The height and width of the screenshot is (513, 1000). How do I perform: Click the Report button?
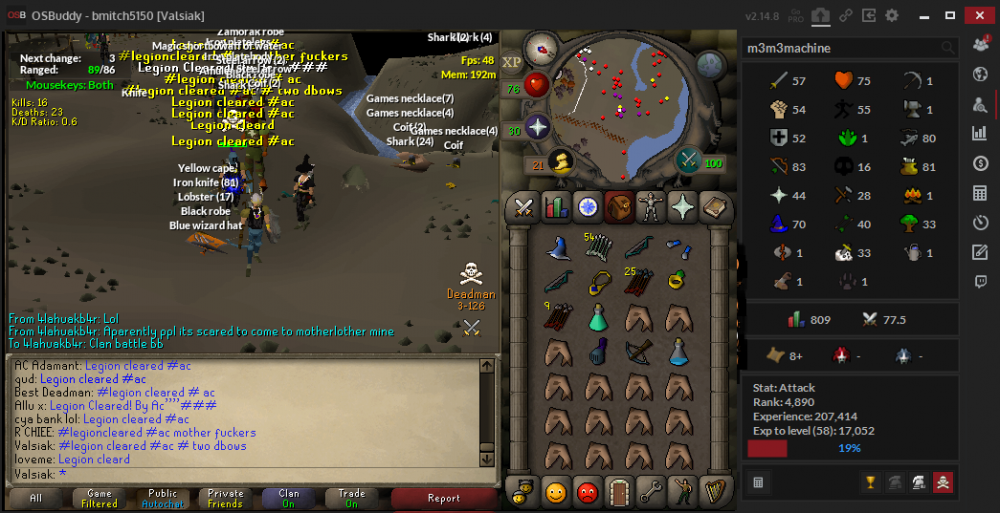[443, 497]
